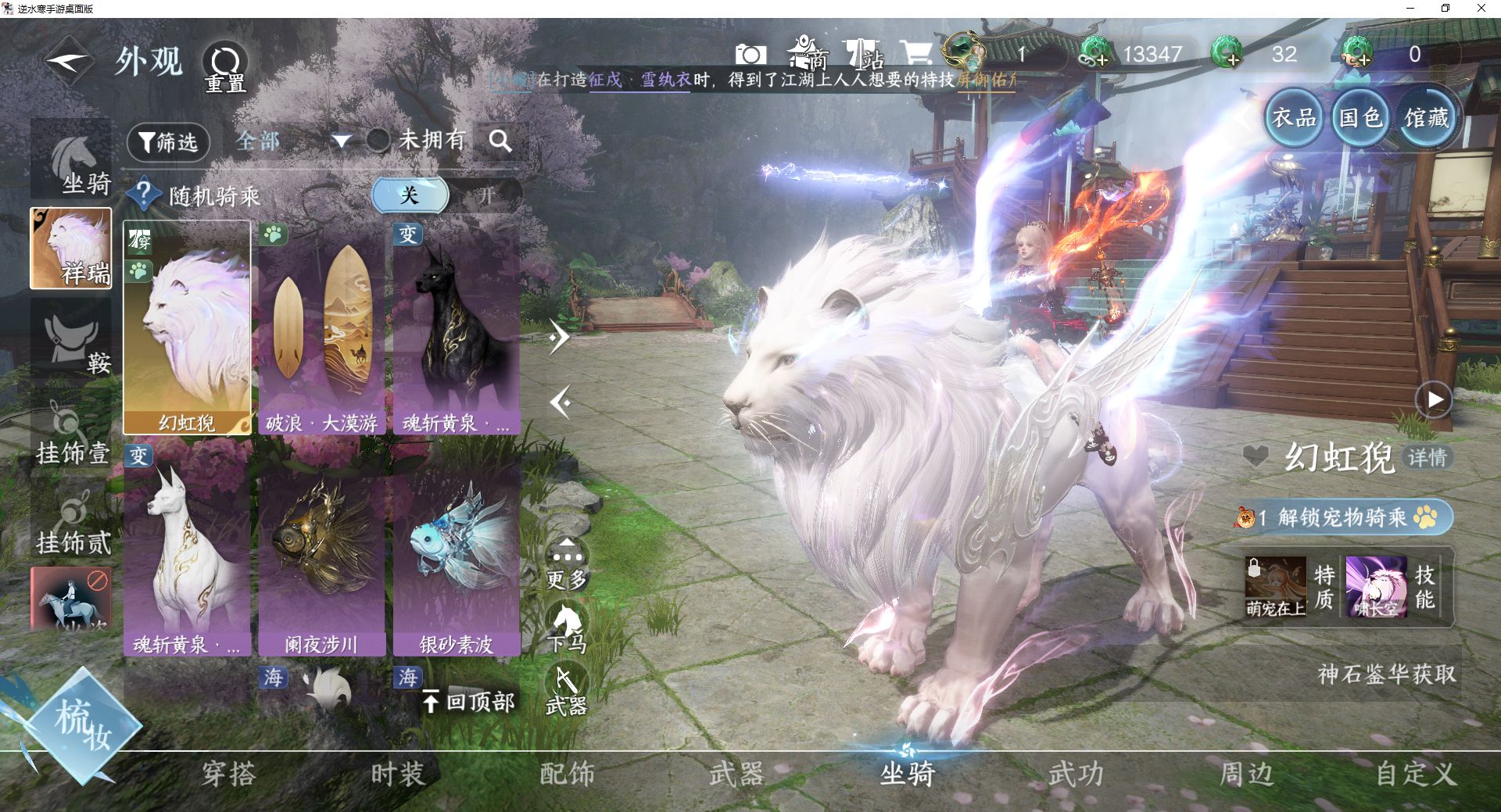Choose the 破浪·大漠游 surfboard mount
The height and width of the screenshot is (812, 1501).
pyautogui.click(x=321, y=328)
